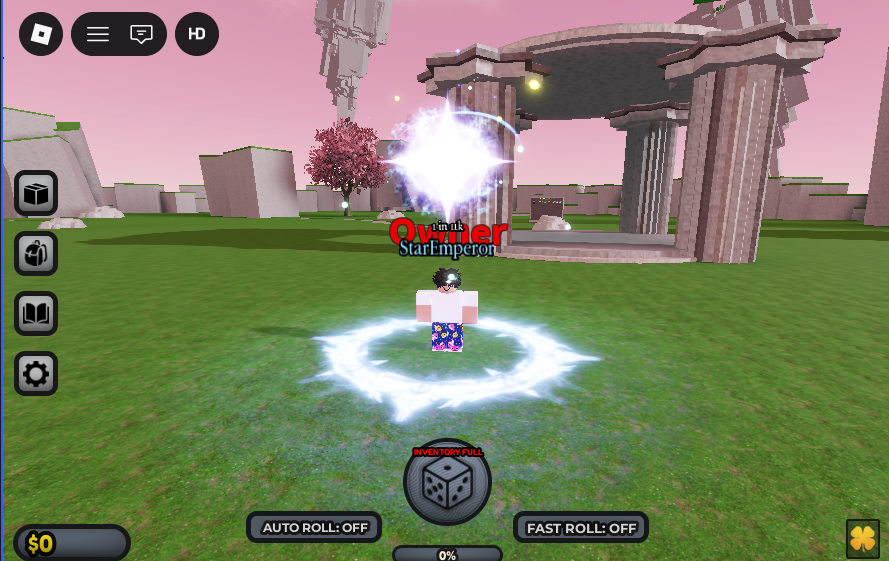889x561 pixels.
Task: Open the book index button
Action: 36,314
